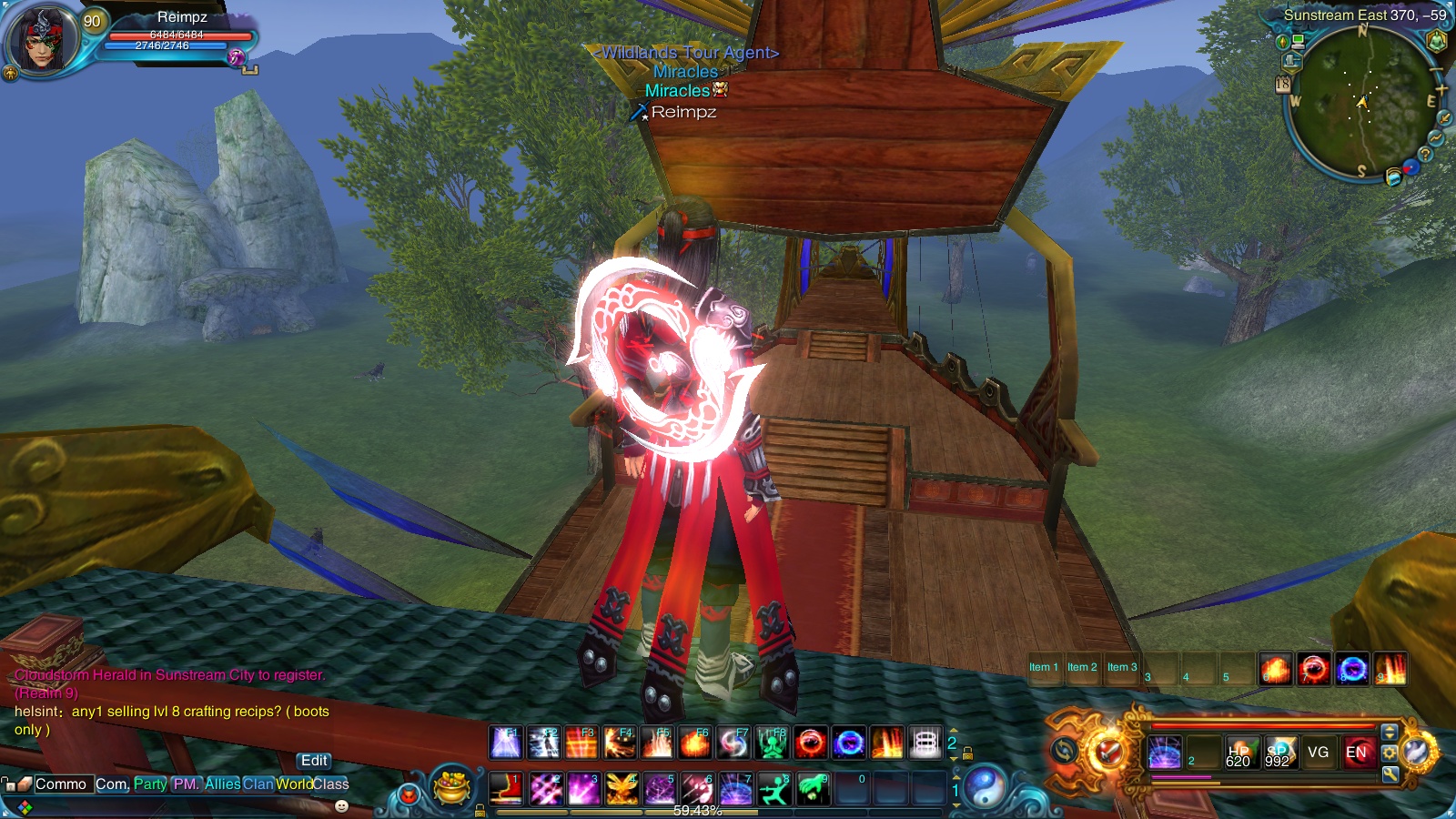
Task: Click the chat Edit button
Action: (x=314, y=761)
